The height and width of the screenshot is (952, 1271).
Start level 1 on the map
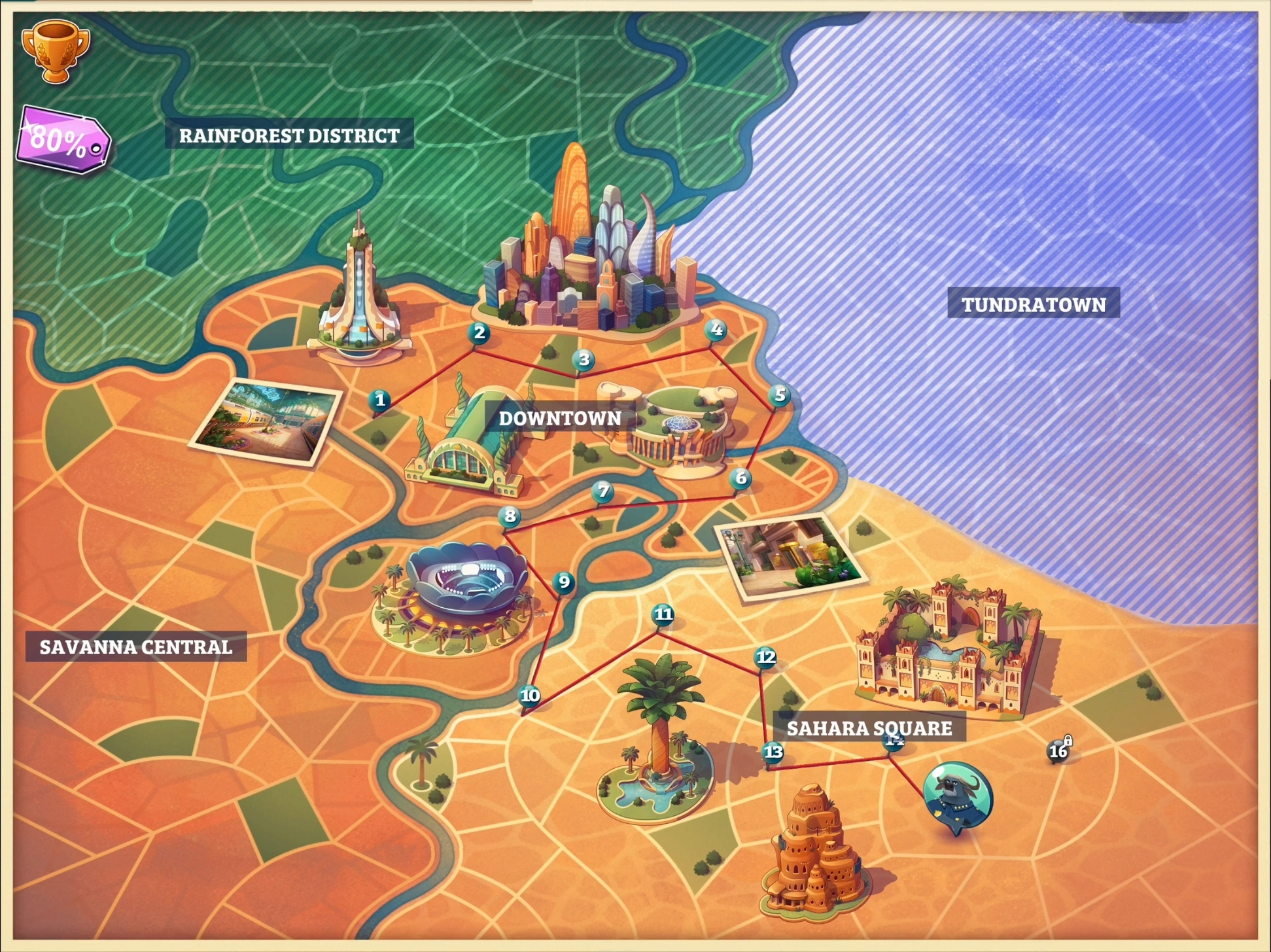tap(381, 398)
